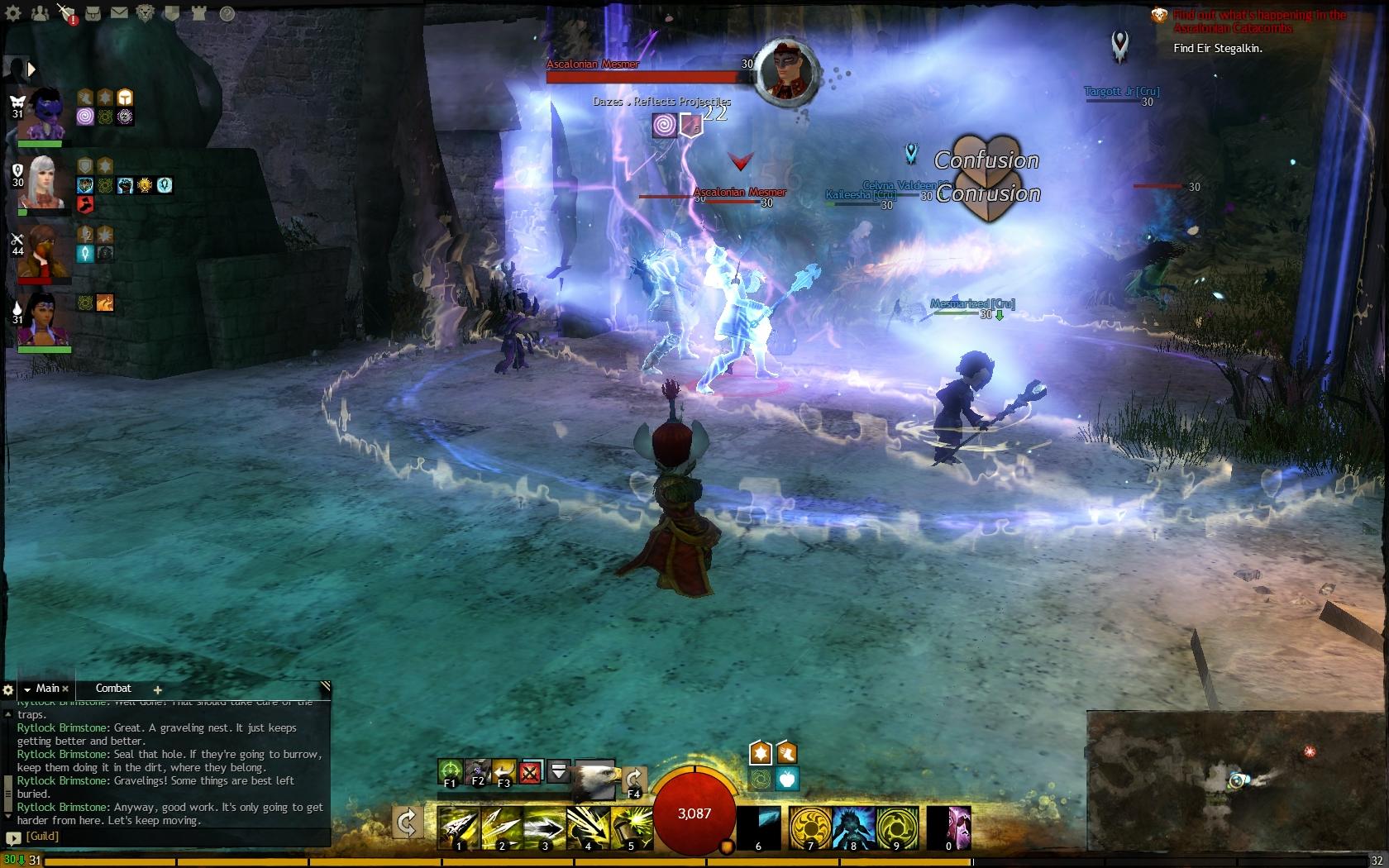Viewport: 1389px width, 868px height.
Task: Activate the elite skill in slot 0
Action: [948, 828]
